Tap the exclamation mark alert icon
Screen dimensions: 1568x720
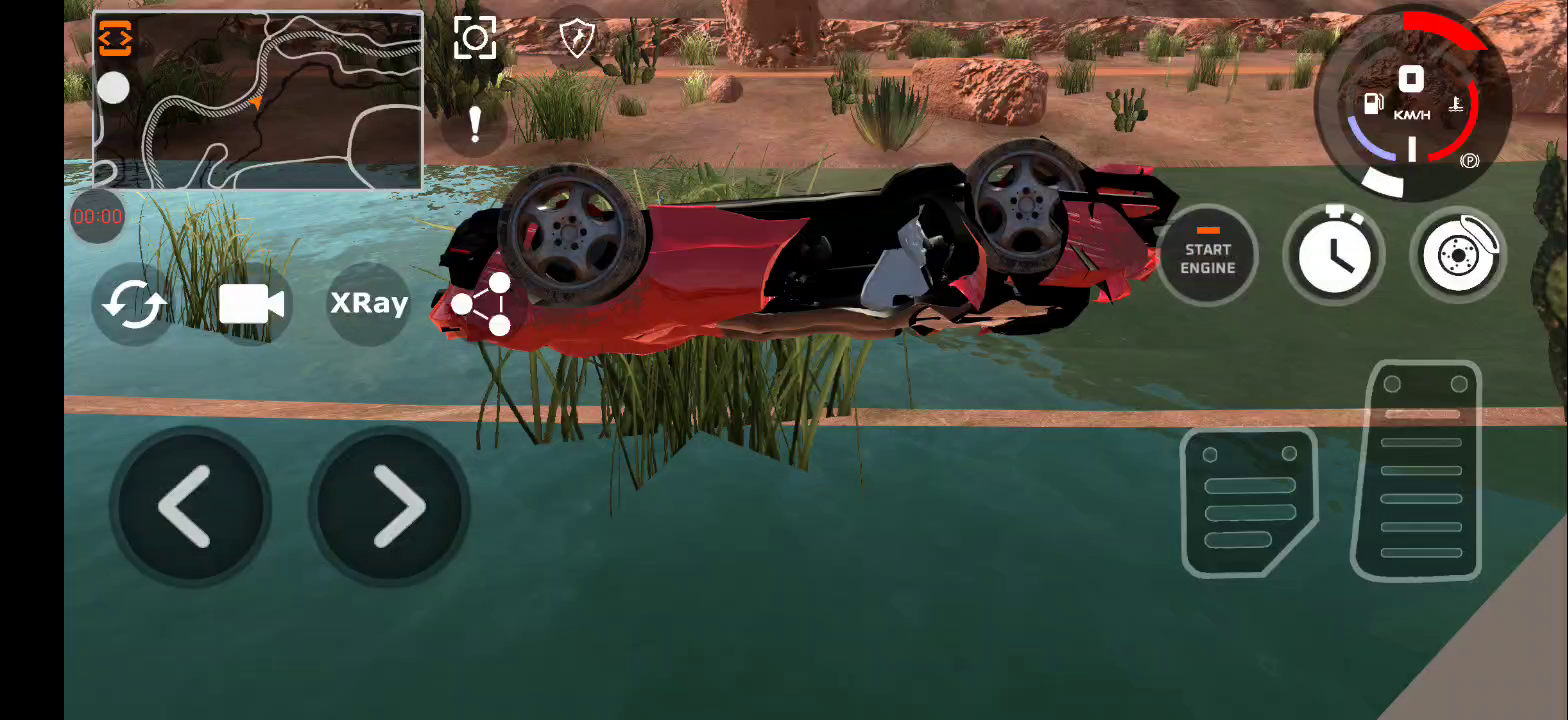pyautogui.click(x=475, y=125)
